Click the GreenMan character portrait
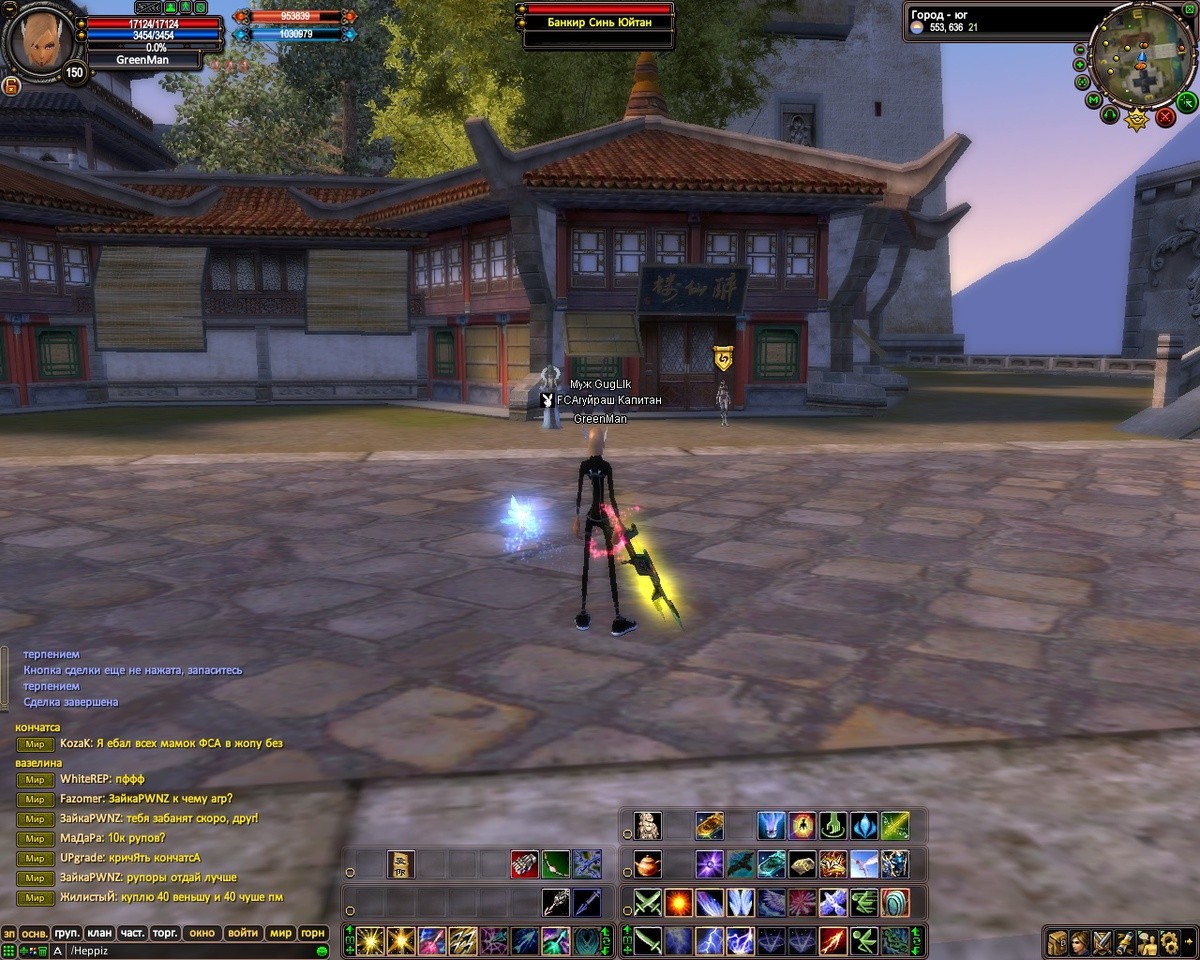The image size is (1200, 960). tap(40, 40)
